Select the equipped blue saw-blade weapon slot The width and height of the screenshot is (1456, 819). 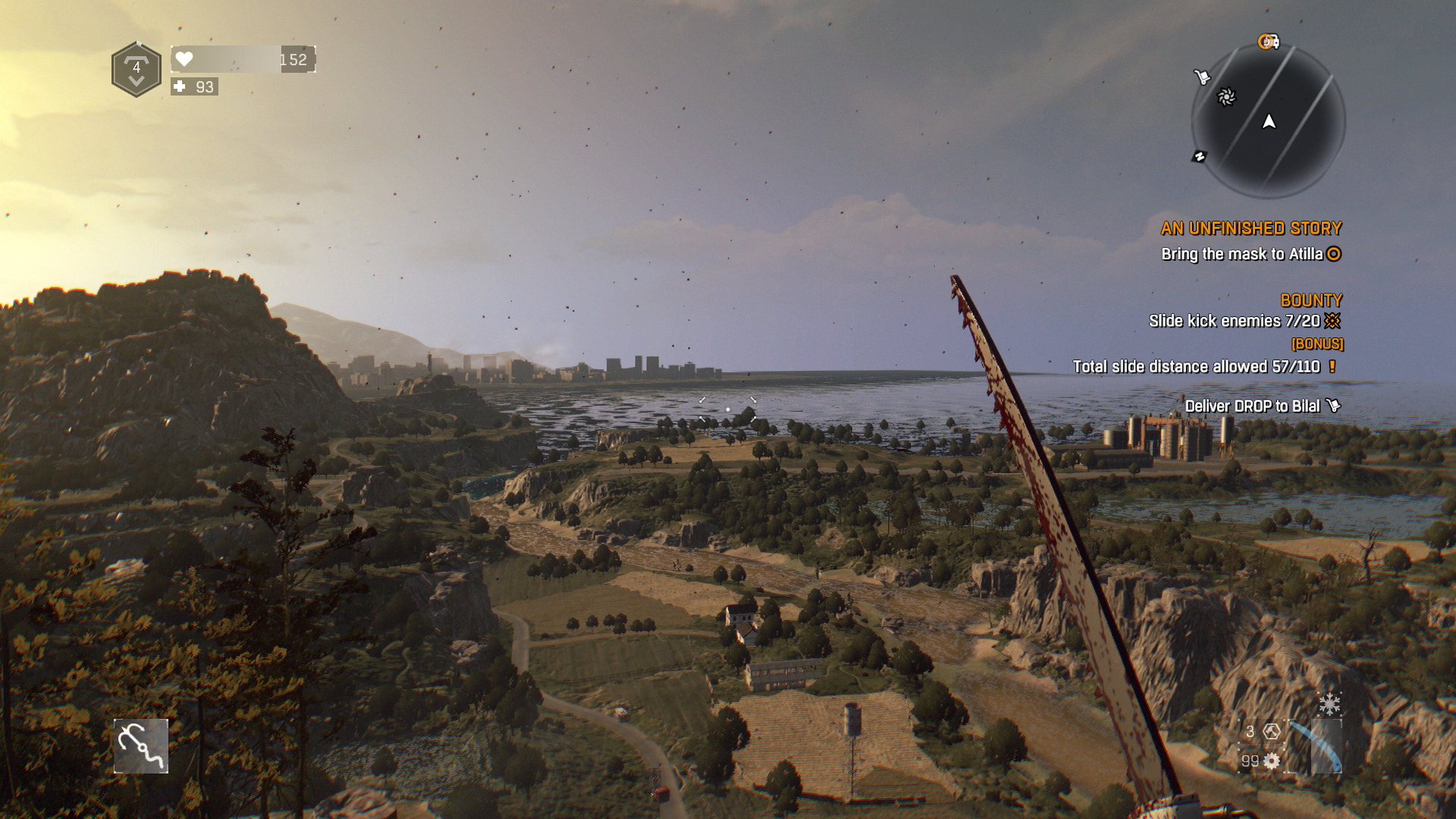pyautogui.click(x=1316, y=746)
